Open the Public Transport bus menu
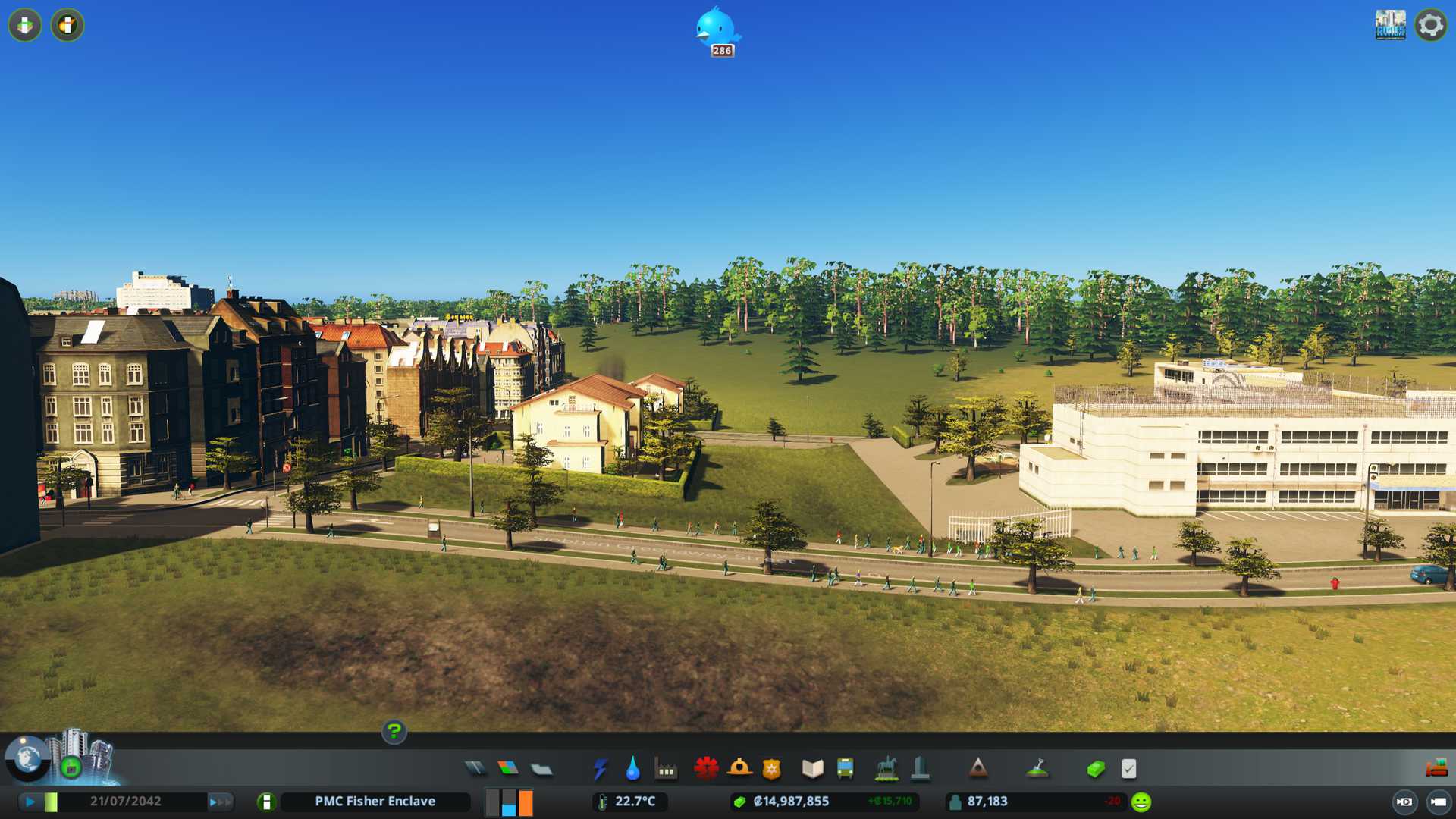1456x819 pixels. [845, 769]
